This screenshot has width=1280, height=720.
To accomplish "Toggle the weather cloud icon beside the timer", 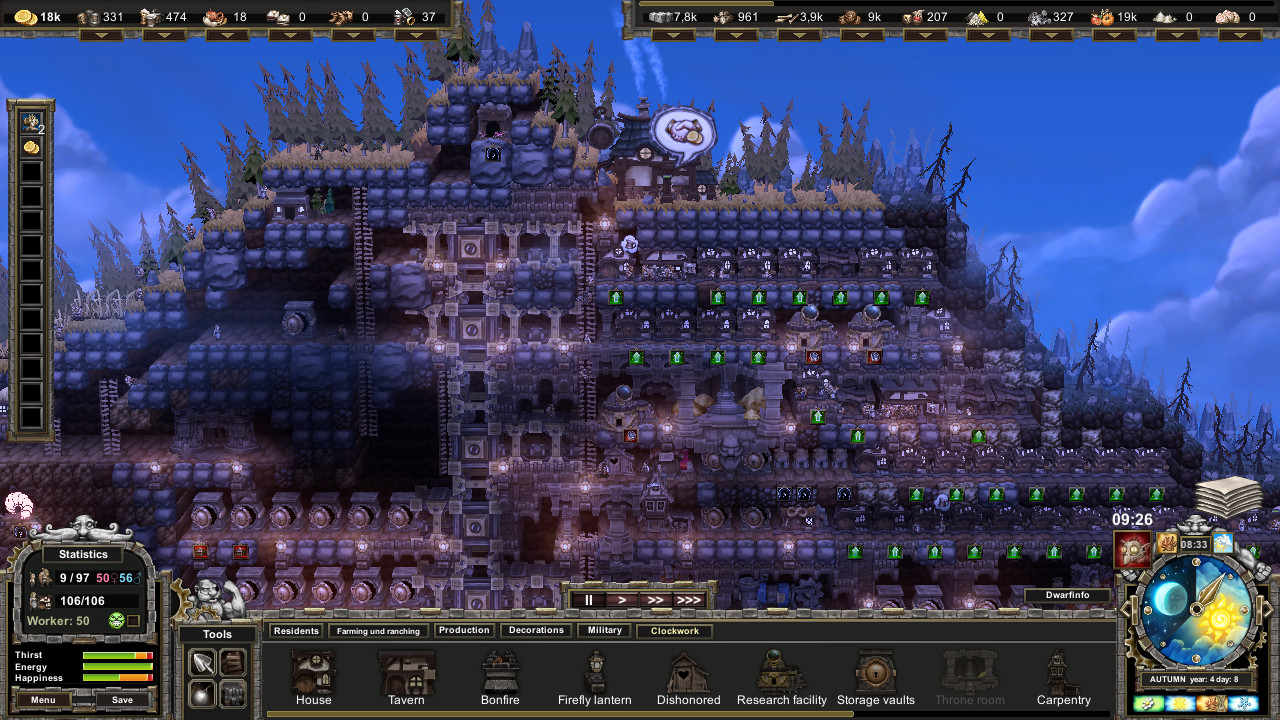I will pyautogui.click(x=1224, y=543).
